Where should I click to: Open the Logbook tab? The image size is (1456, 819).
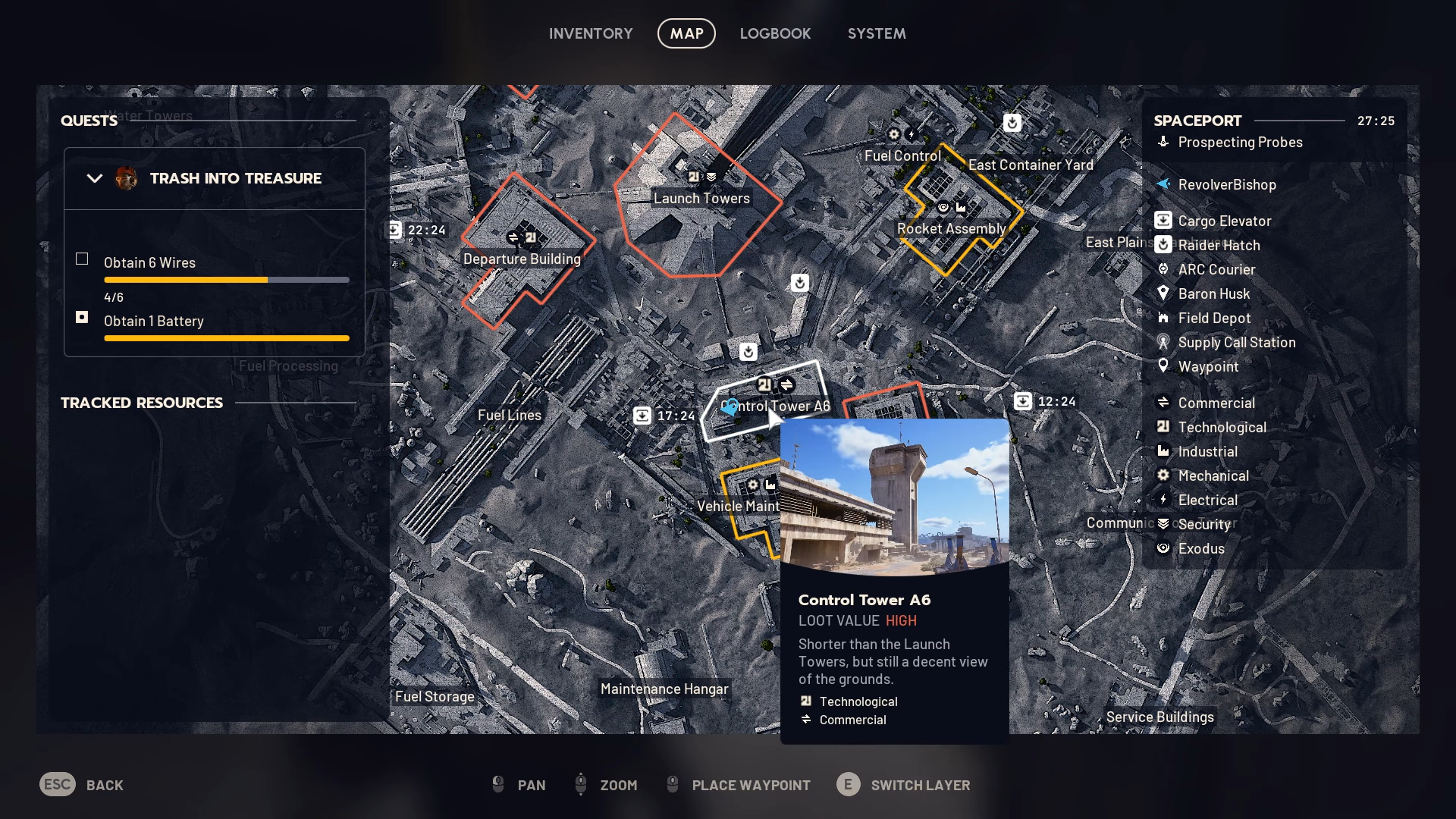coord(775,33)
